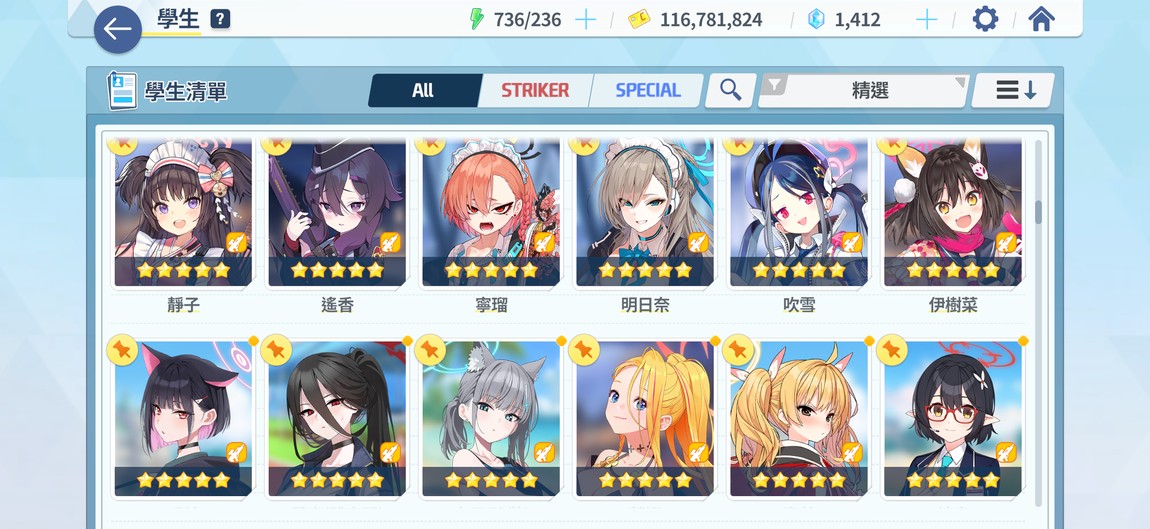Open the 學生 help question mark

[x=220, y=20]
